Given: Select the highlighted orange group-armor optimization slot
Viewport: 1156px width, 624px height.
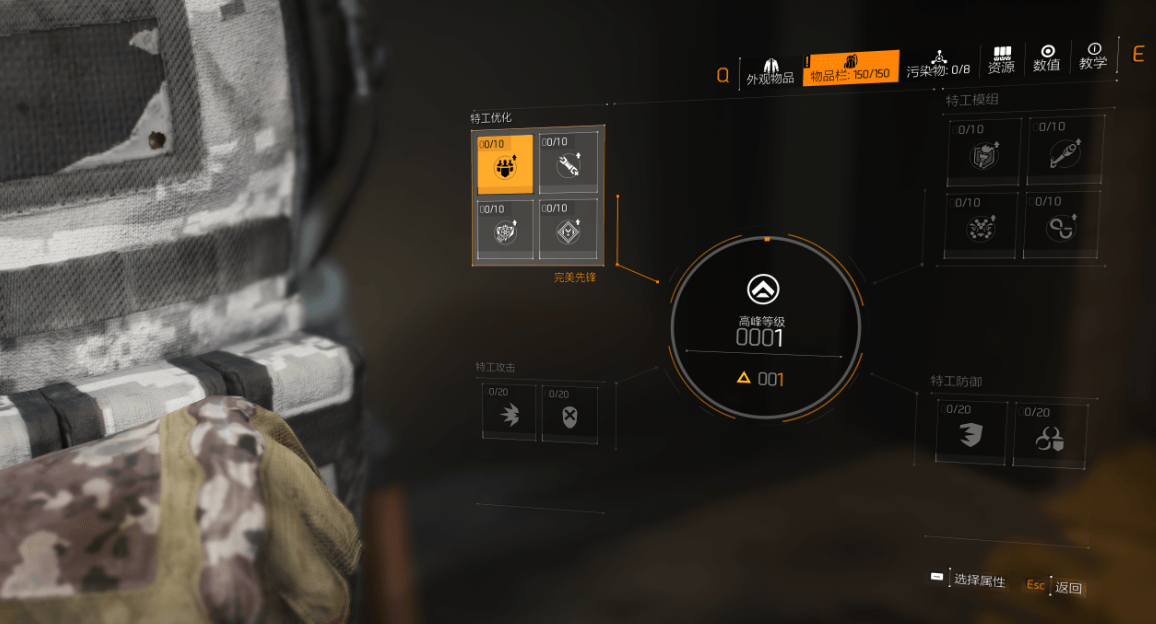Looking at the screenshot, I should (505, 163).
